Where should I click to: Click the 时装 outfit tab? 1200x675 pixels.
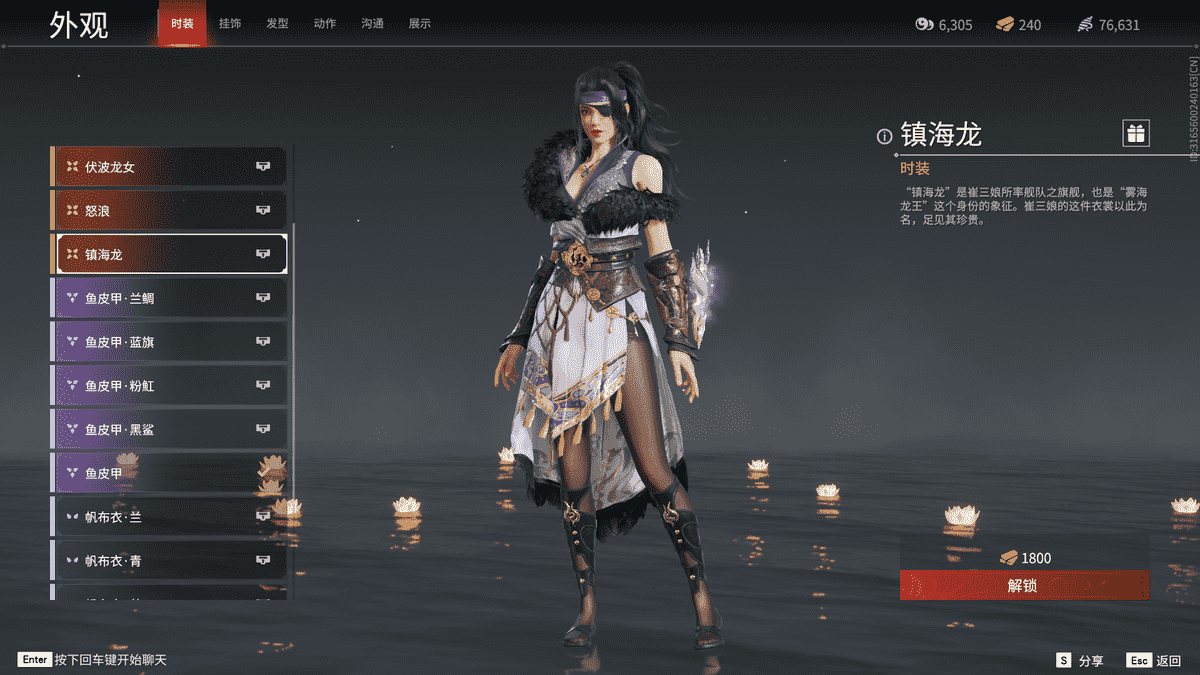[x=182, y=23]
